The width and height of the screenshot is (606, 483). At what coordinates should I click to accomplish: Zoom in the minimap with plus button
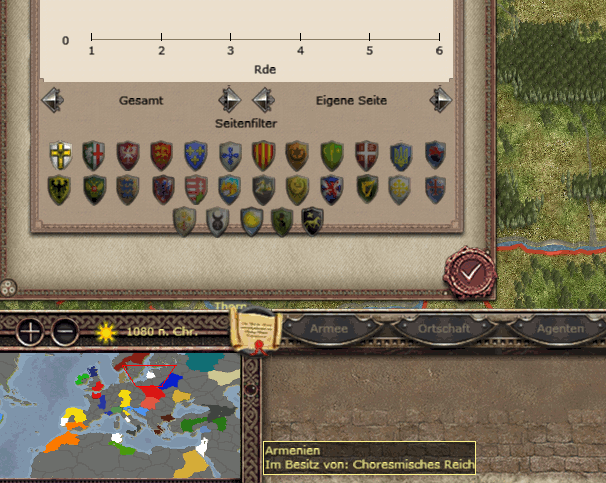click(30, 330)
